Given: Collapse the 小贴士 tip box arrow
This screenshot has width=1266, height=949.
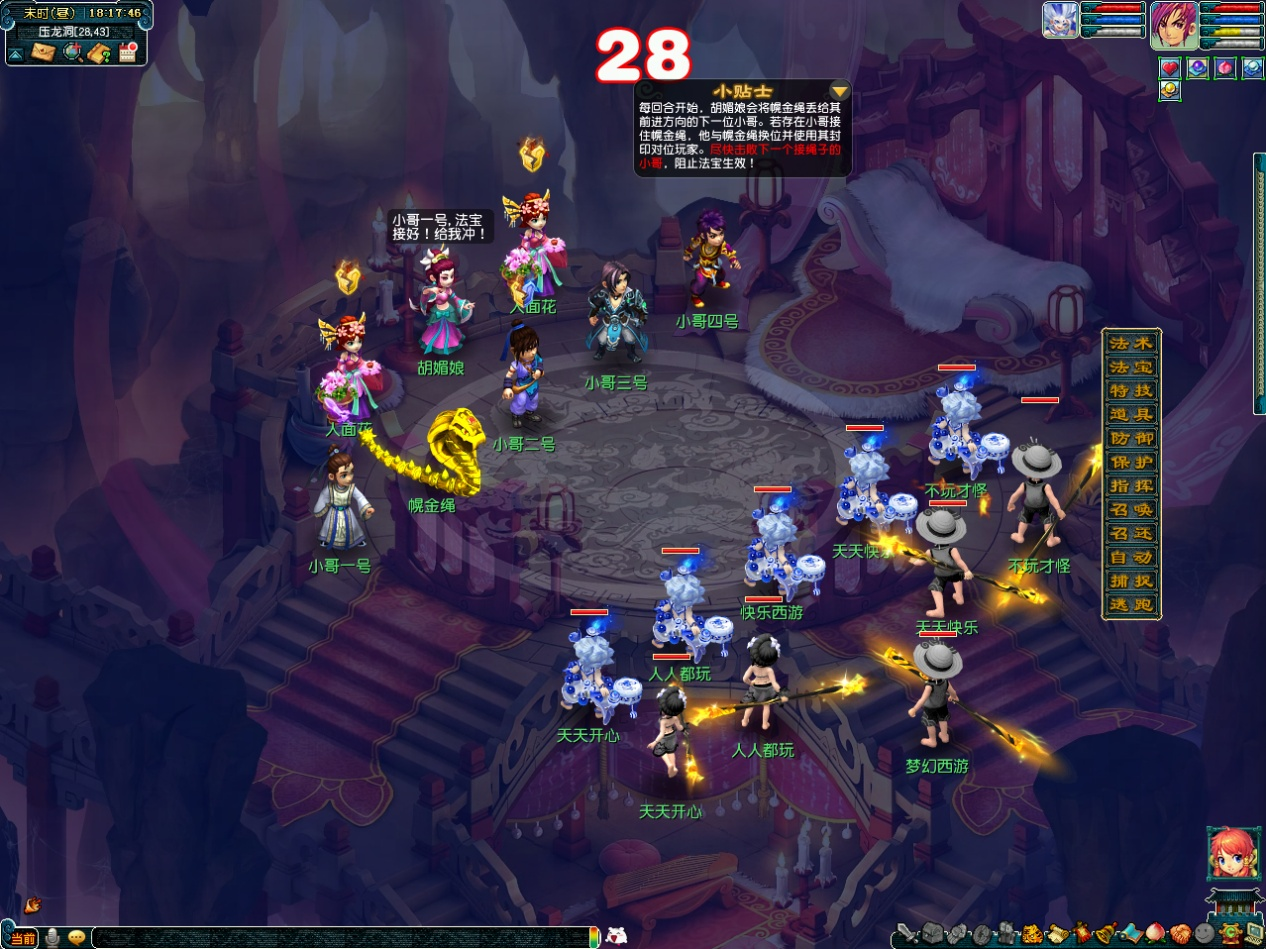Looking at the screenshot, I should (x=839, y=91).
